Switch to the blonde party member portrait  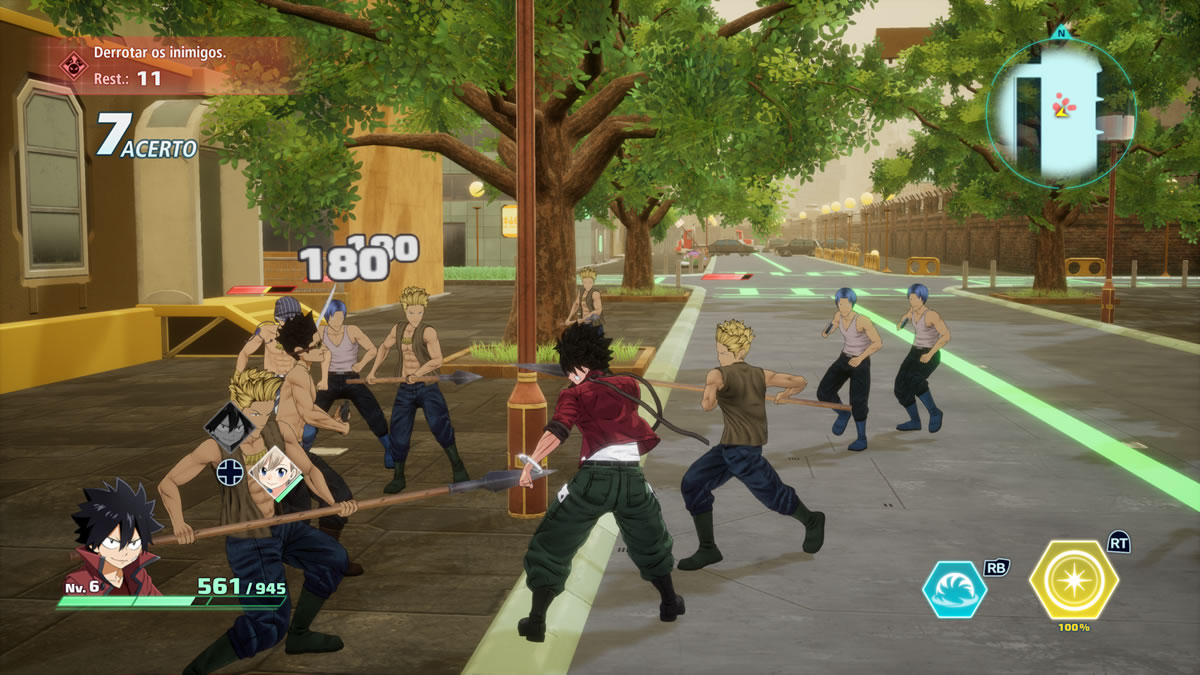point(274,471)
